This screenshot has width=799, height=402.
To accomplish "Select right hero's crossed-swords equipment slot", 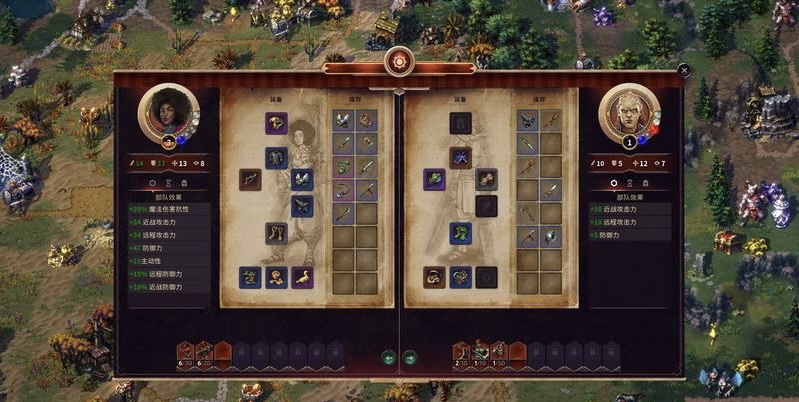I will click(460, 157).
